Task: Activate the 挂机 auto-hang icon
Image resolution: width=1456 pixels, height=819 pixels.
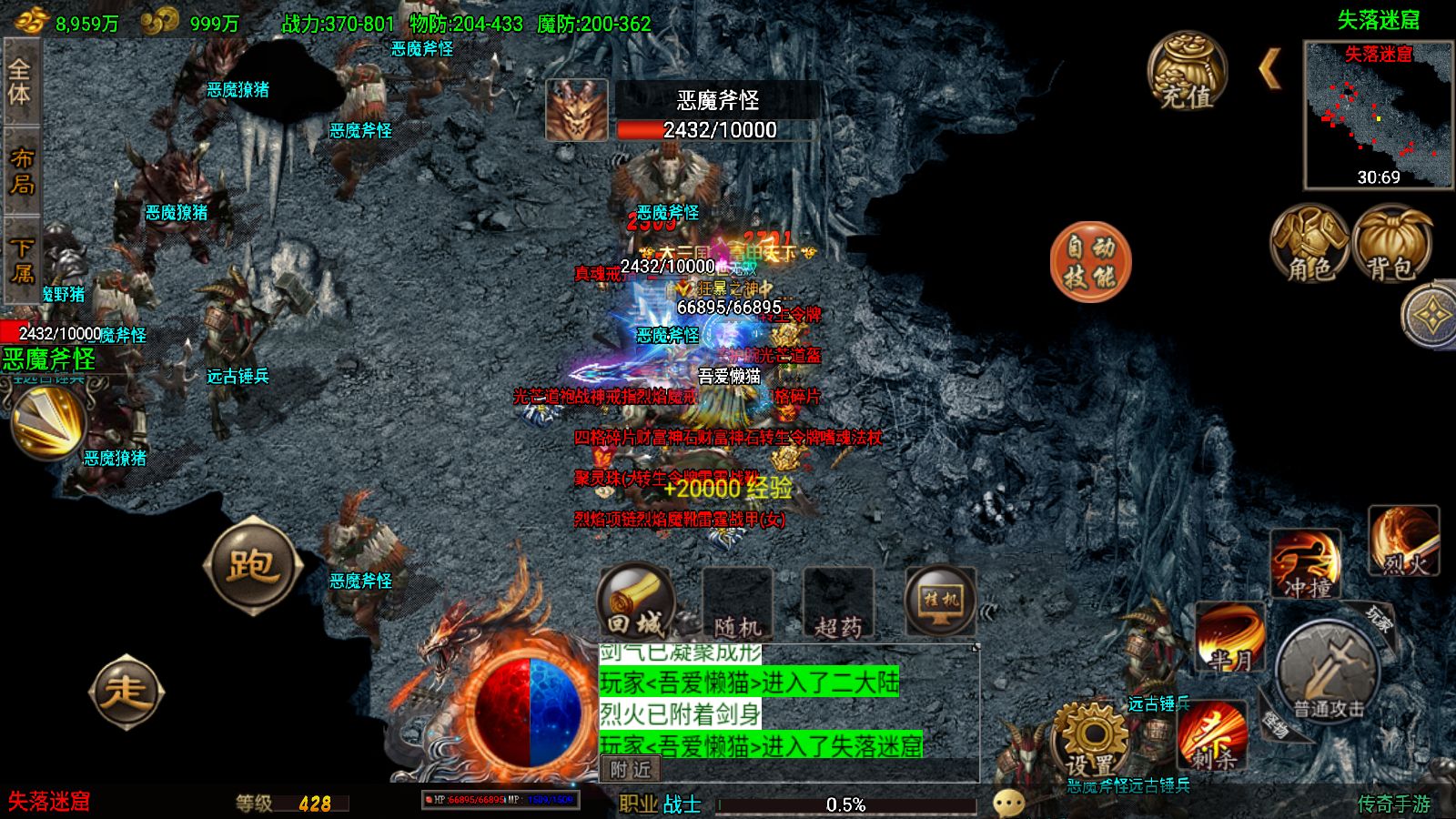Action: pyautogui.click(x=942, y=601)
